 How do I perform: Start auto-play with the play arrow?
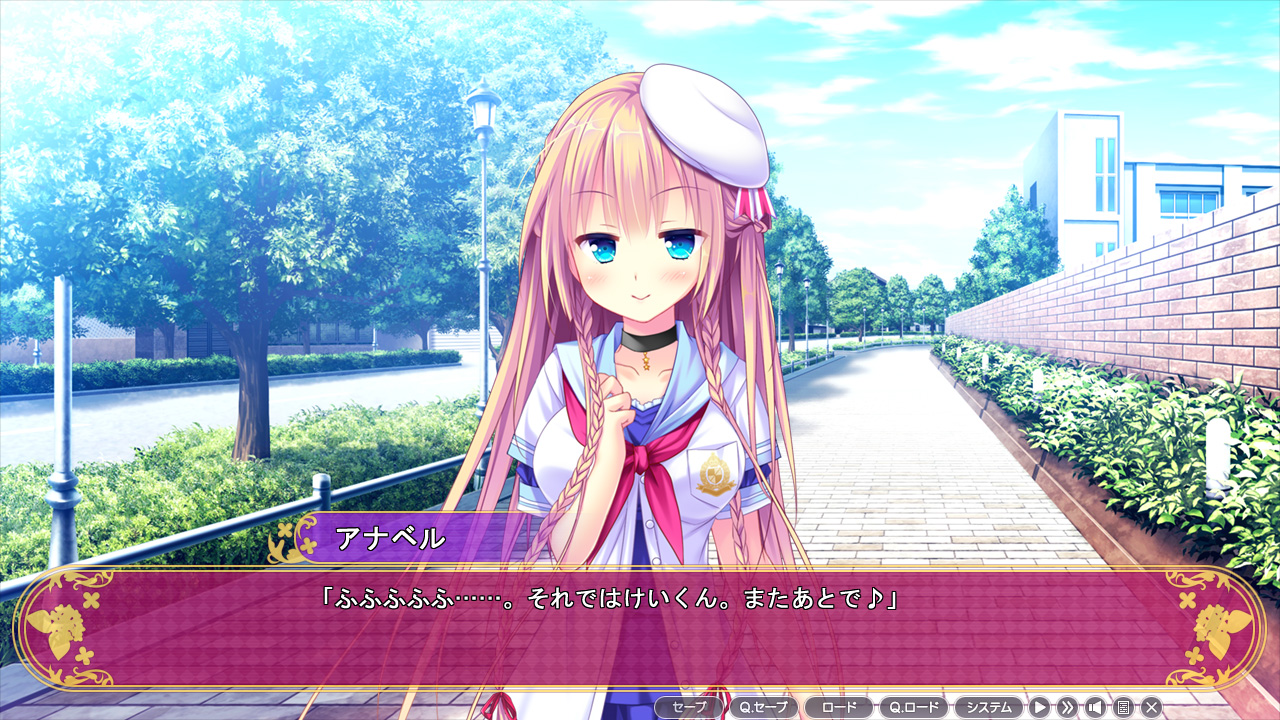(1040, 707)
